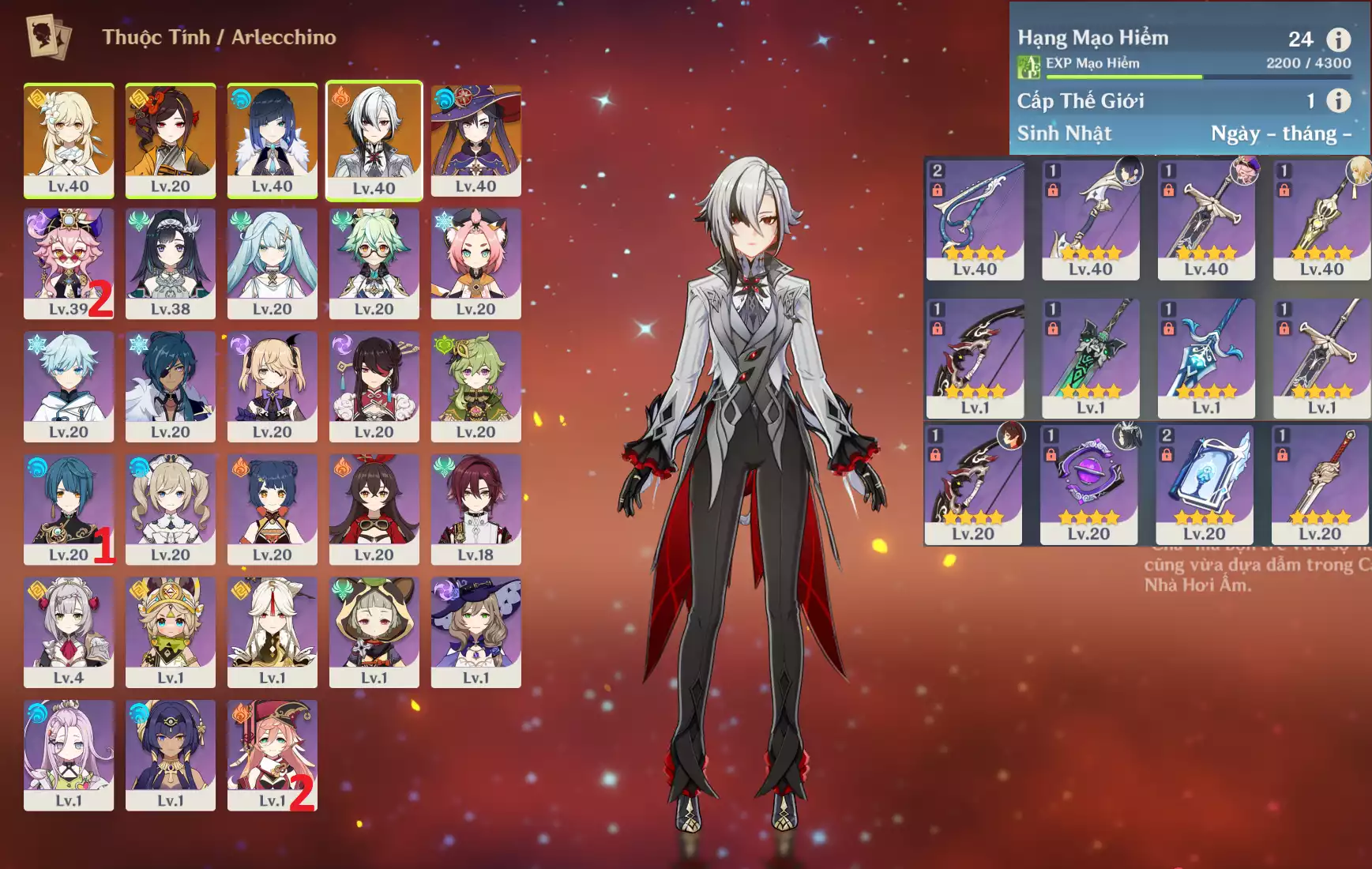Choose the blue book catalyst weapon slot

[1204, 483]
